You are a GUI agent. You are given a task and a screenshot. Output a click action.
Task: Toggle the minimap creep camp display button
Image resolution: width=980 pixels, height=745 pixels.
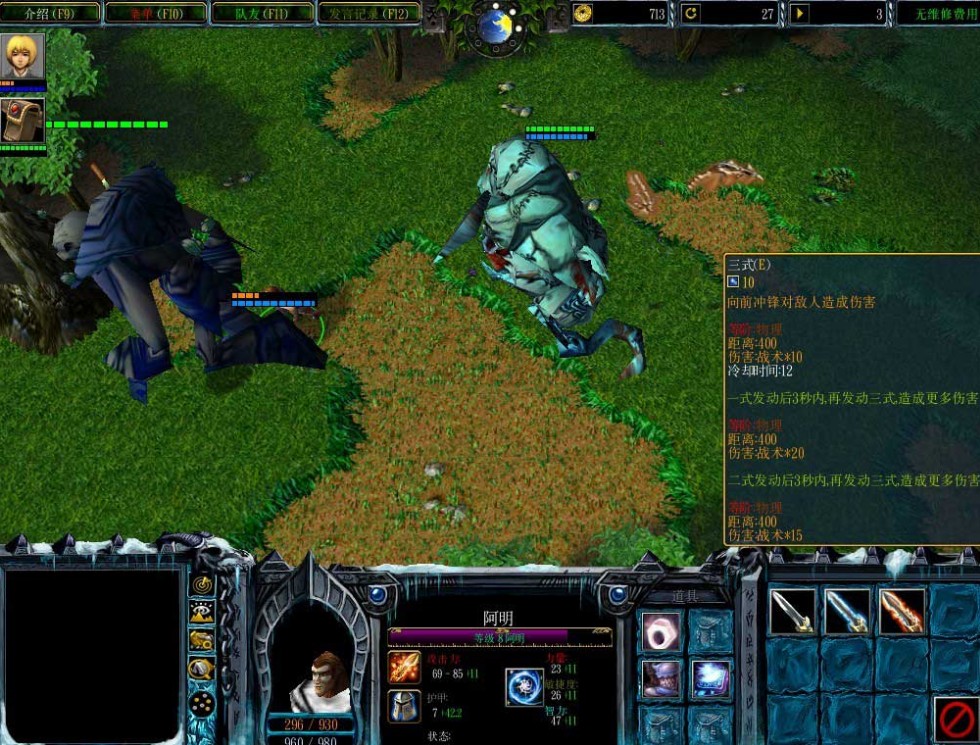(x=203, y=669)
